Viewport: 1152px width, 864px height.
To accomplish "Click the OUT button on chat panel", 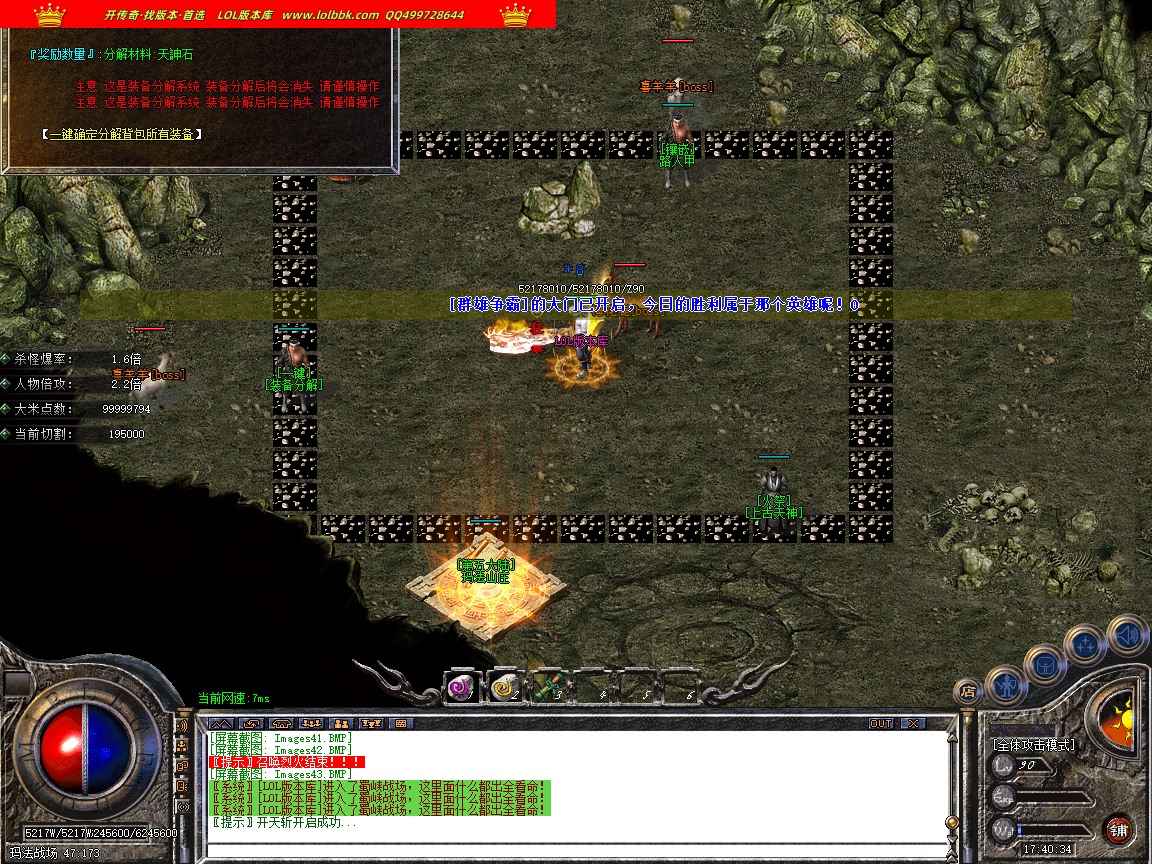I will click(880, 723).
